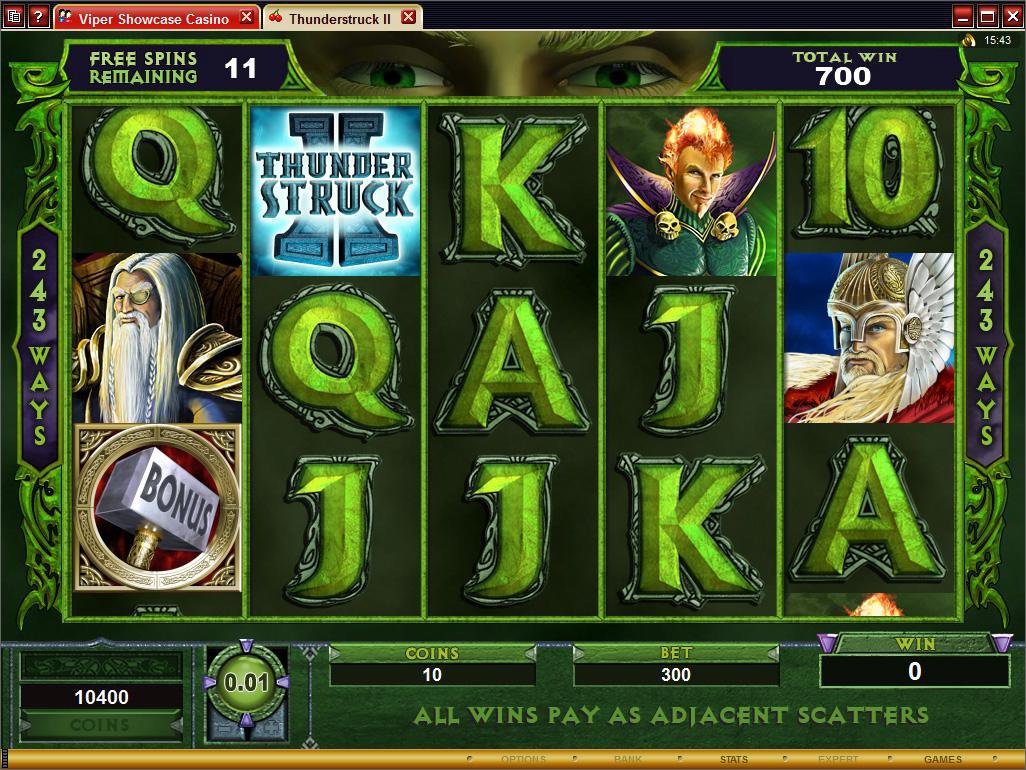Open the Games menu
The width and height of the screenshot is (1026, 770).
[942, 760]
